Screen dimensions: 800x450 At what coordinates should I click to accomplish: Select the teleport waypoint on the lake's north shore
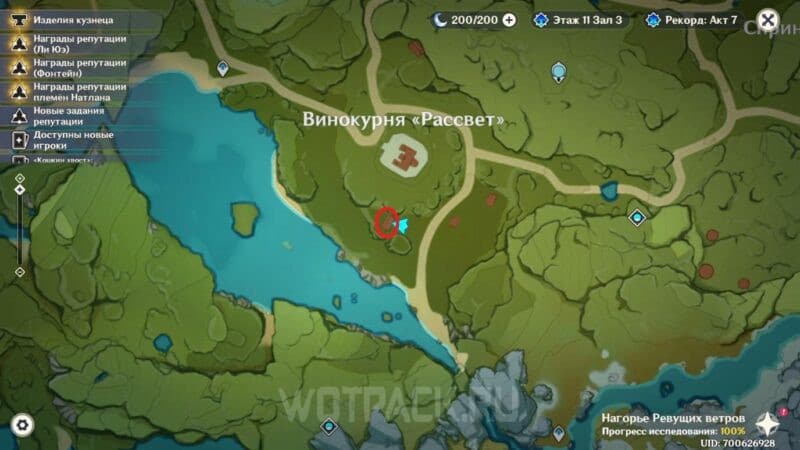[x=223, y=68]
